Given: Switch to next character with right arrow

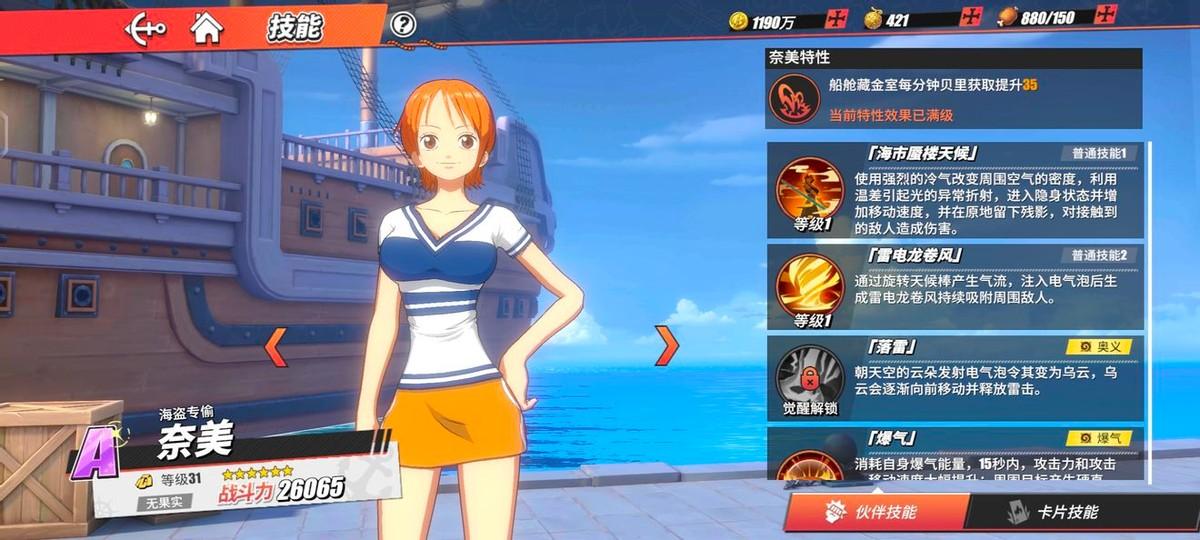Looking at the screenshot, I should point(667,343).
